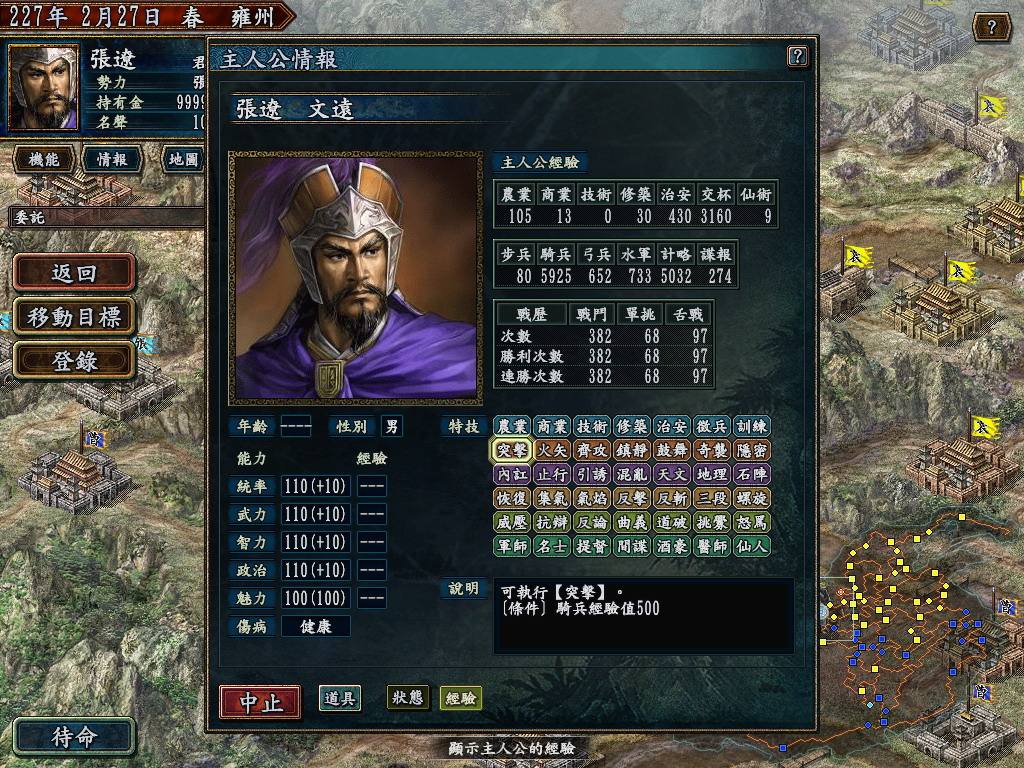Screen dimensions: 1024x768
Task: Open the 登錄 register button
Action: click(x=74, y=361)
